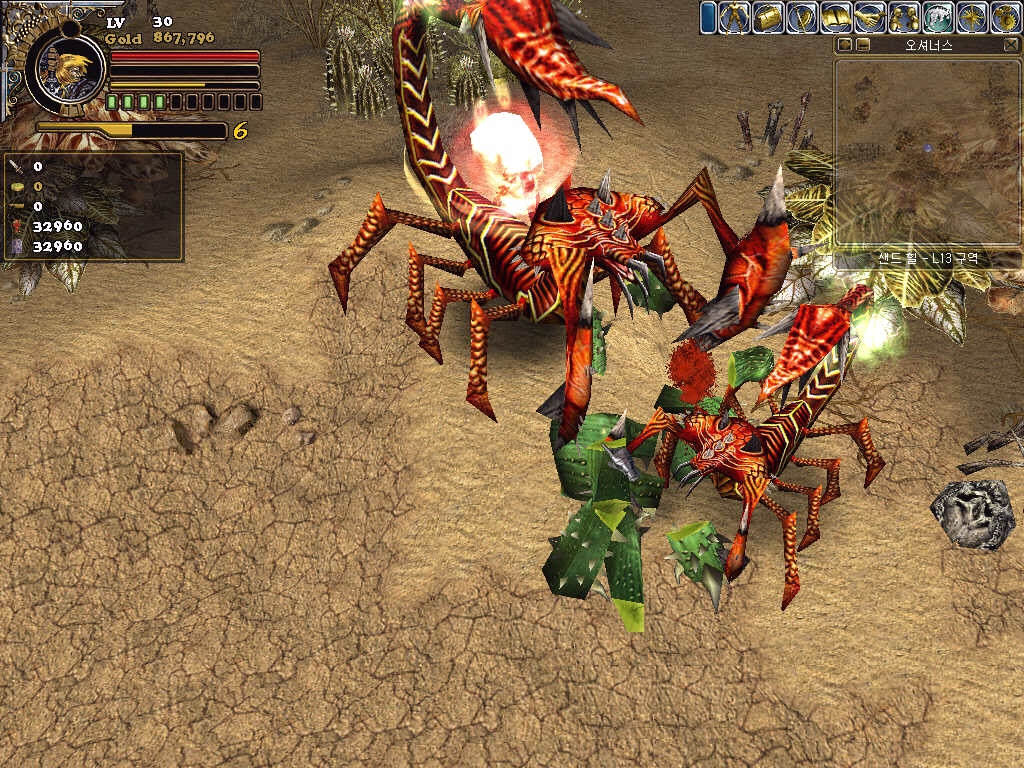The height and width of the screenshot is (768, 1024).
Task: Activate the teal wave icon
Action: point(938,17)
